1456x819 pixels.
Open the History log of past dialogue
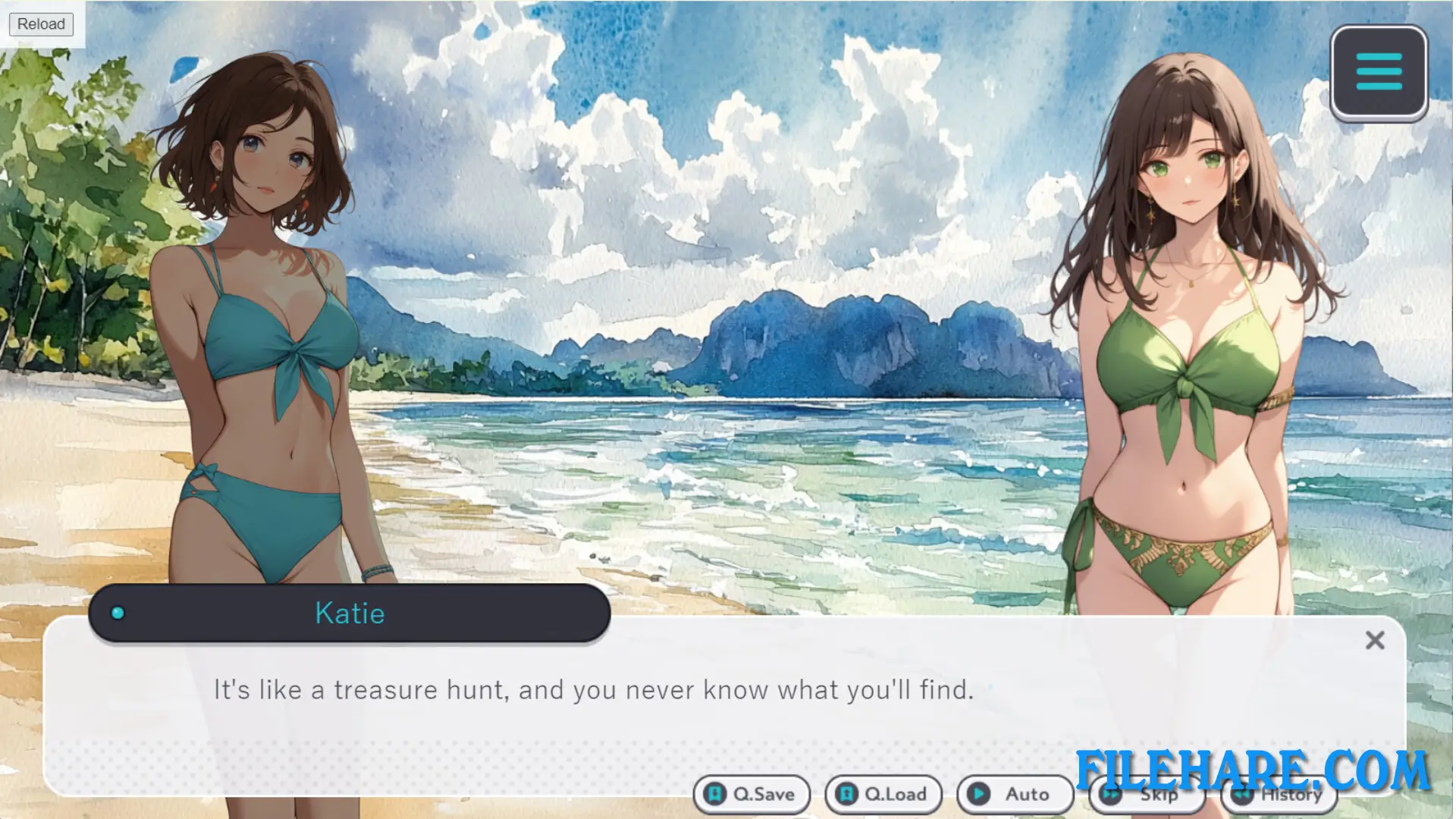(x=1280, y=795)
